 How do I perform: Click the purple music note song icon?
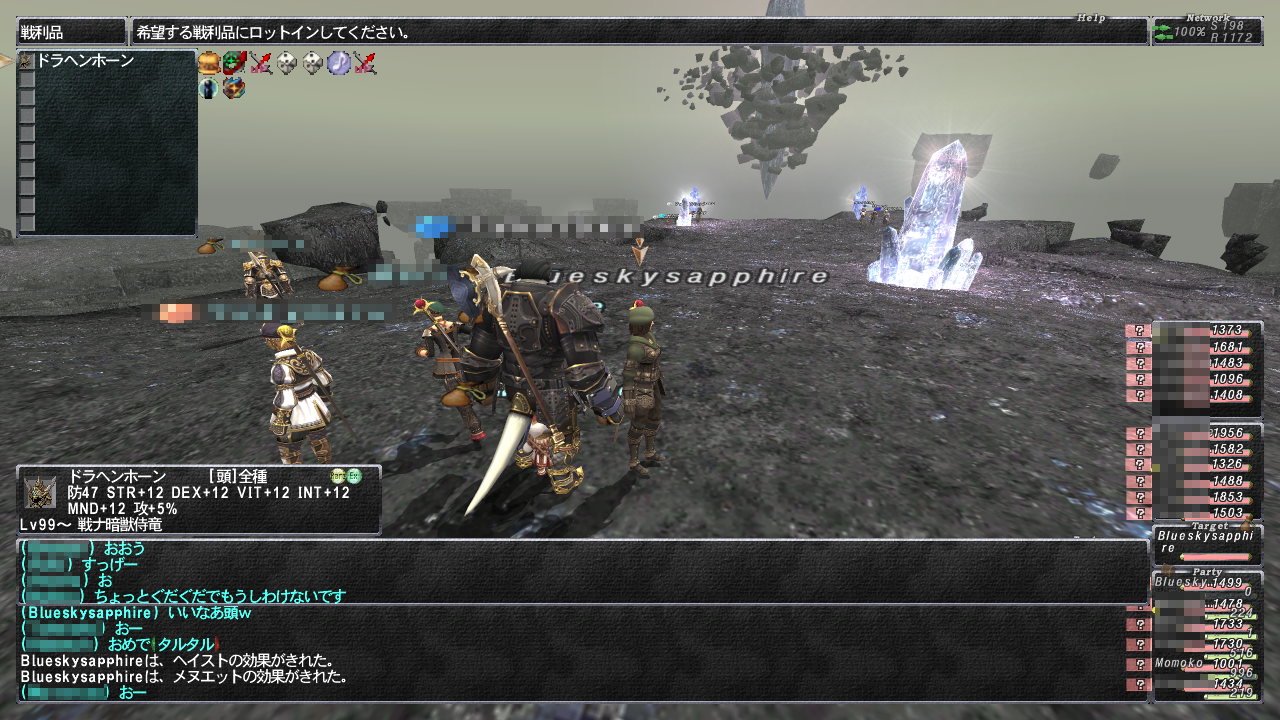(339, 63)
